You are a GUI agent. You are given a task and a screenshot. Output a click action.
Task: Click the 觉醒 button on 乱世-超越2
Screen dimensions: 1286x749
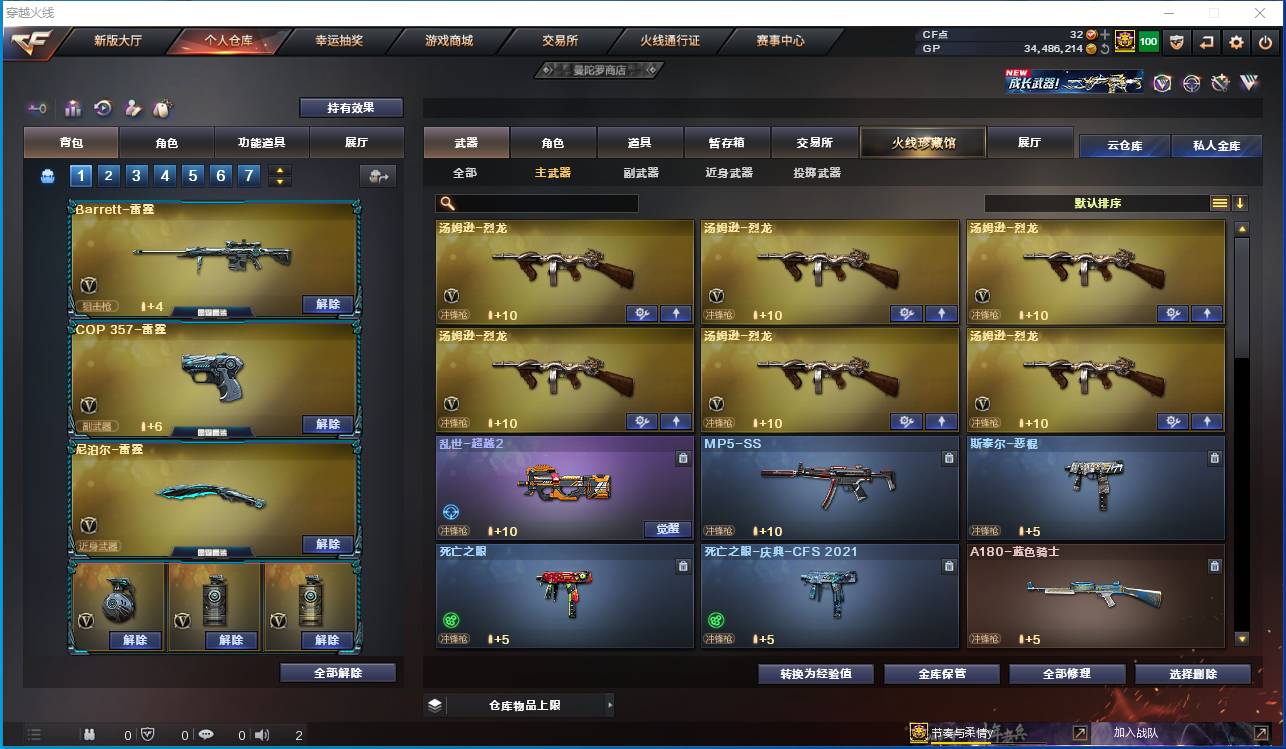click(668, 530)
